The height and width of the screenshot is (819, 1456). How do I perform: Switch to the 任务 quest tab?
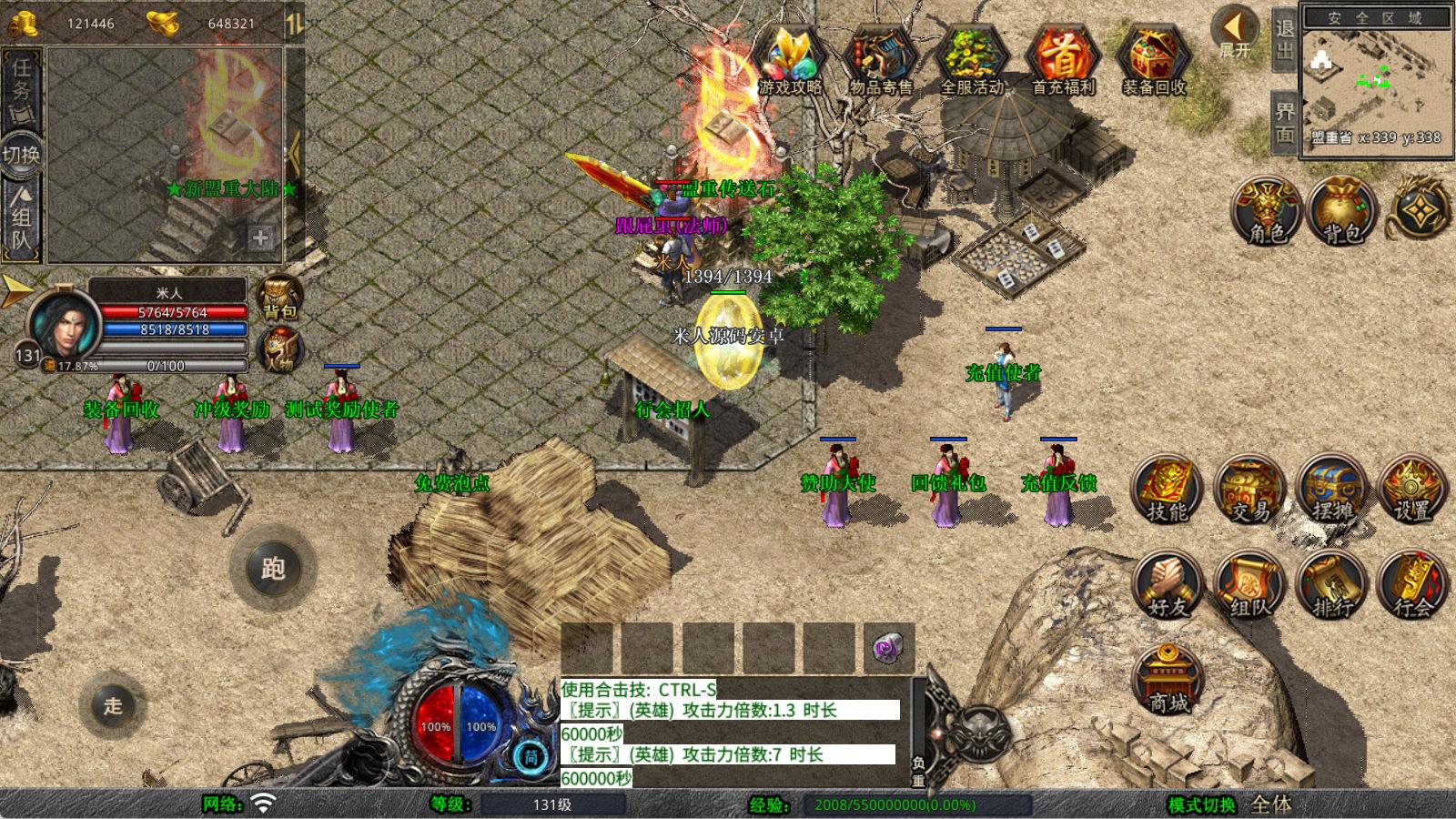22,80
